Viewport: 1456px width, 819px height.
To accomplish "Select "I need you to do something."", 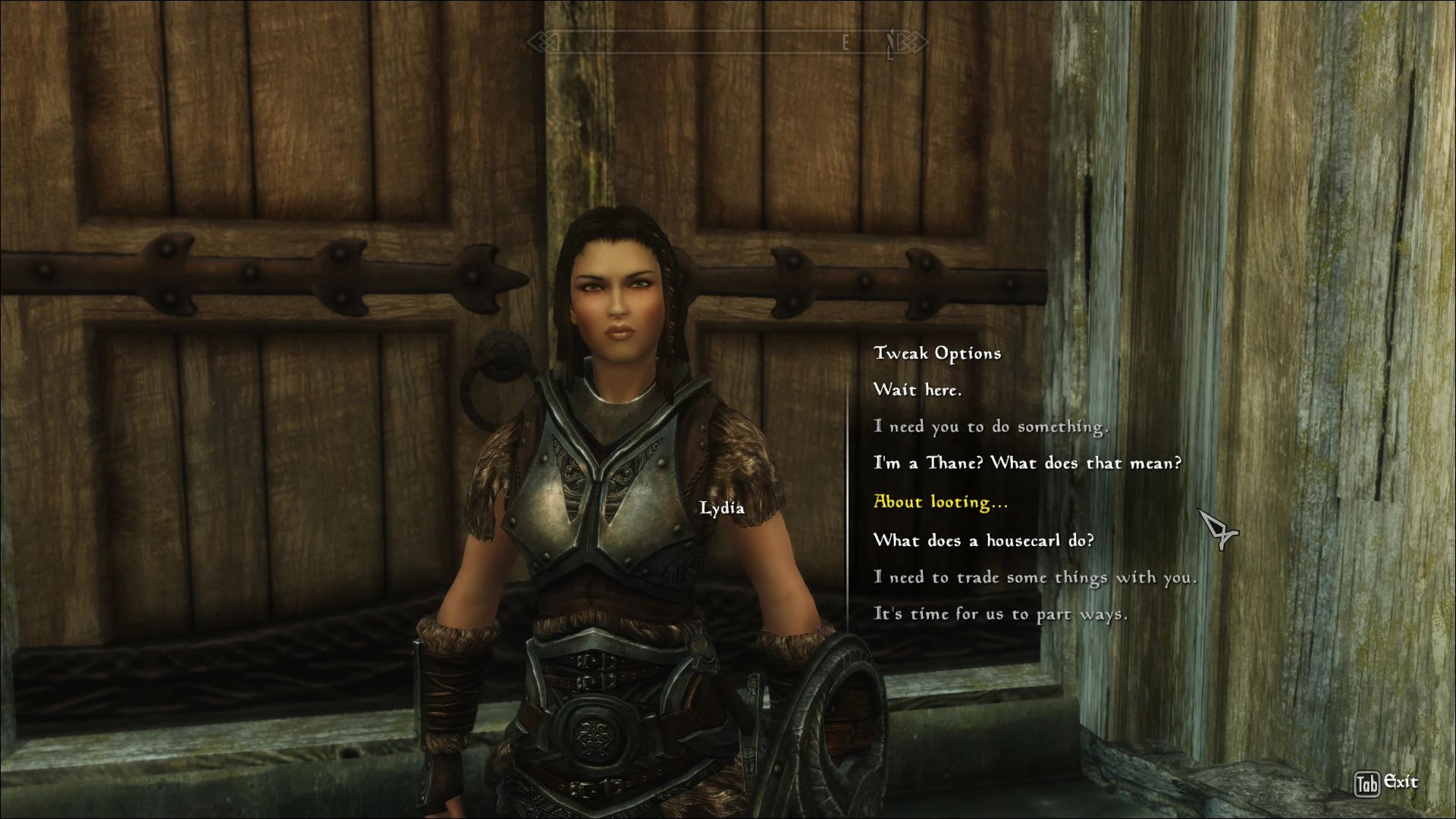I will click(990, 426).
